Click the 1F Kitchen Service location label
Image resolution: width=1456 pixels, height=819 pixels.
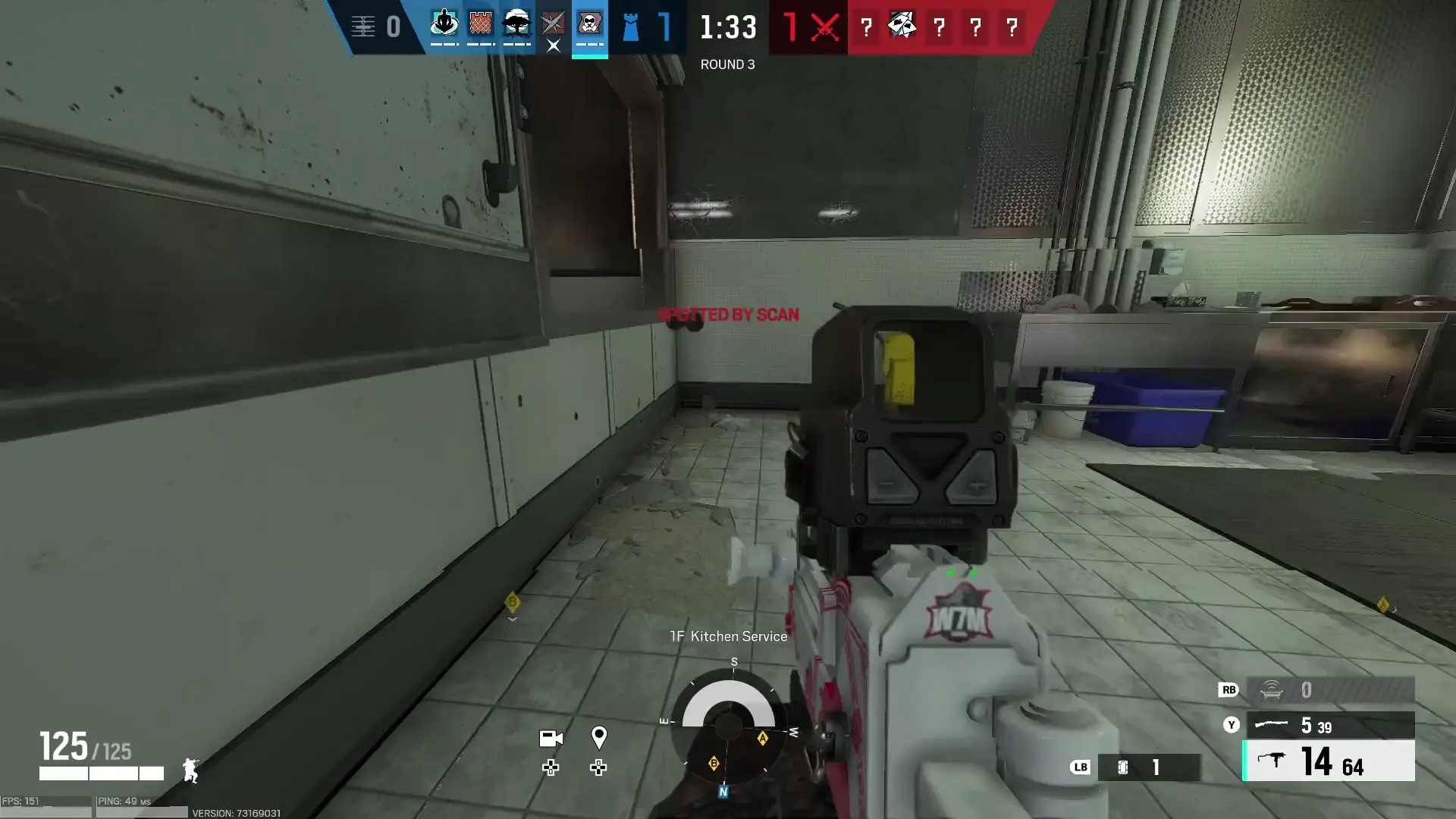[728, 636]
